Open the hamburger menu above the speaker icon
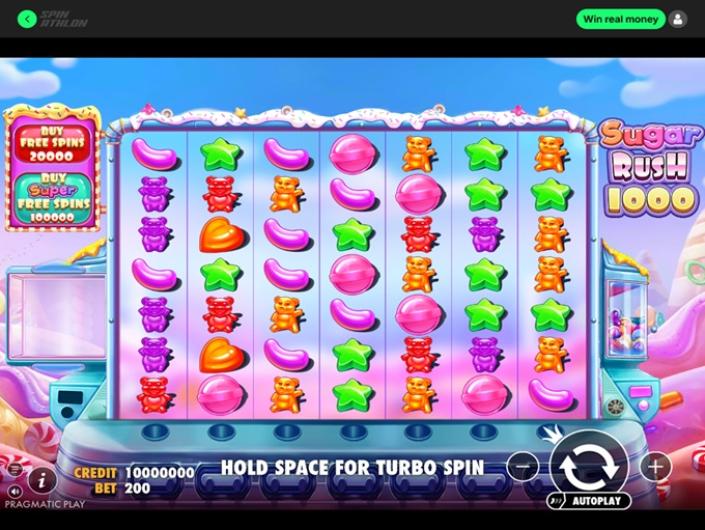Image resolution: width=705 pixels, height=530 pixels. (x=14, y=468)
